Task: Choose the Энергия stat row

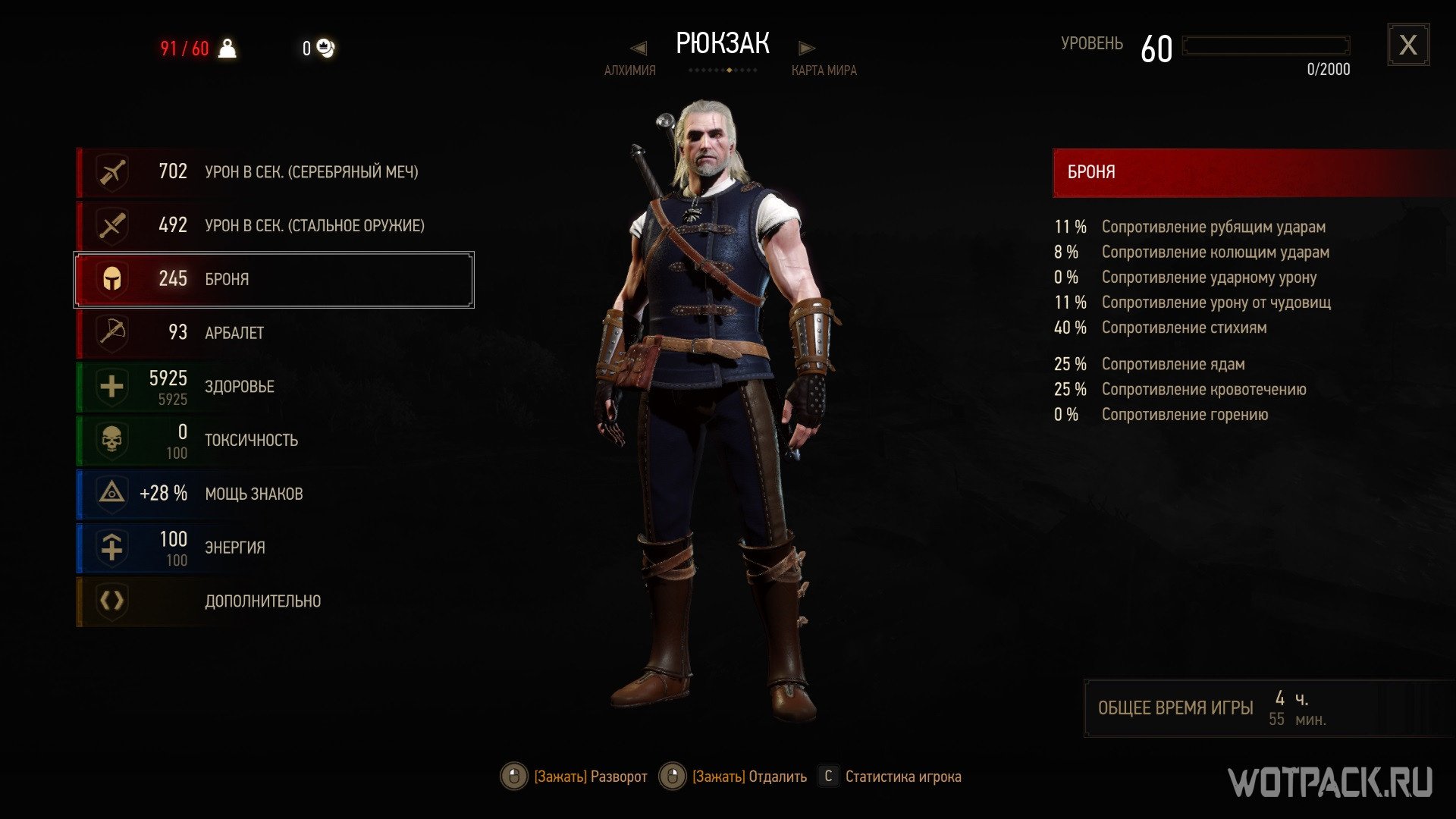Action: point(273,548)
